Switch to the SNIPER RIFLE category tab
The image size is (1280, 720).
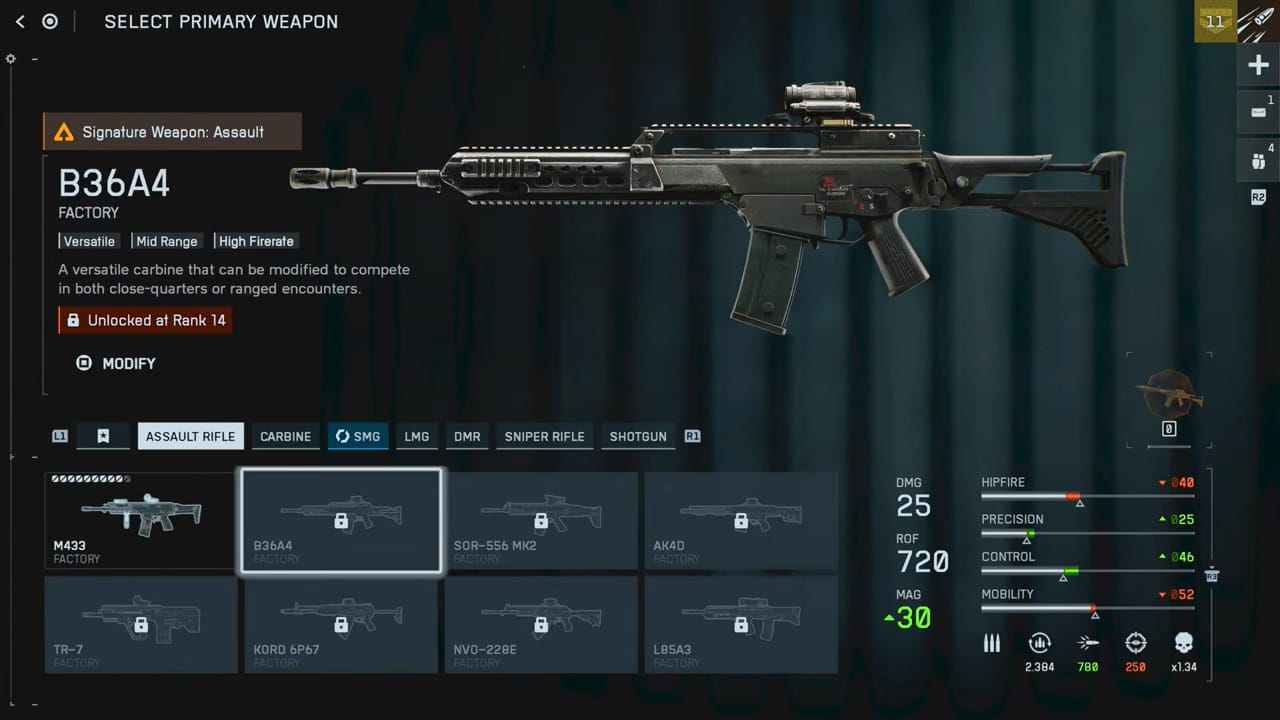tap(544, 436)
